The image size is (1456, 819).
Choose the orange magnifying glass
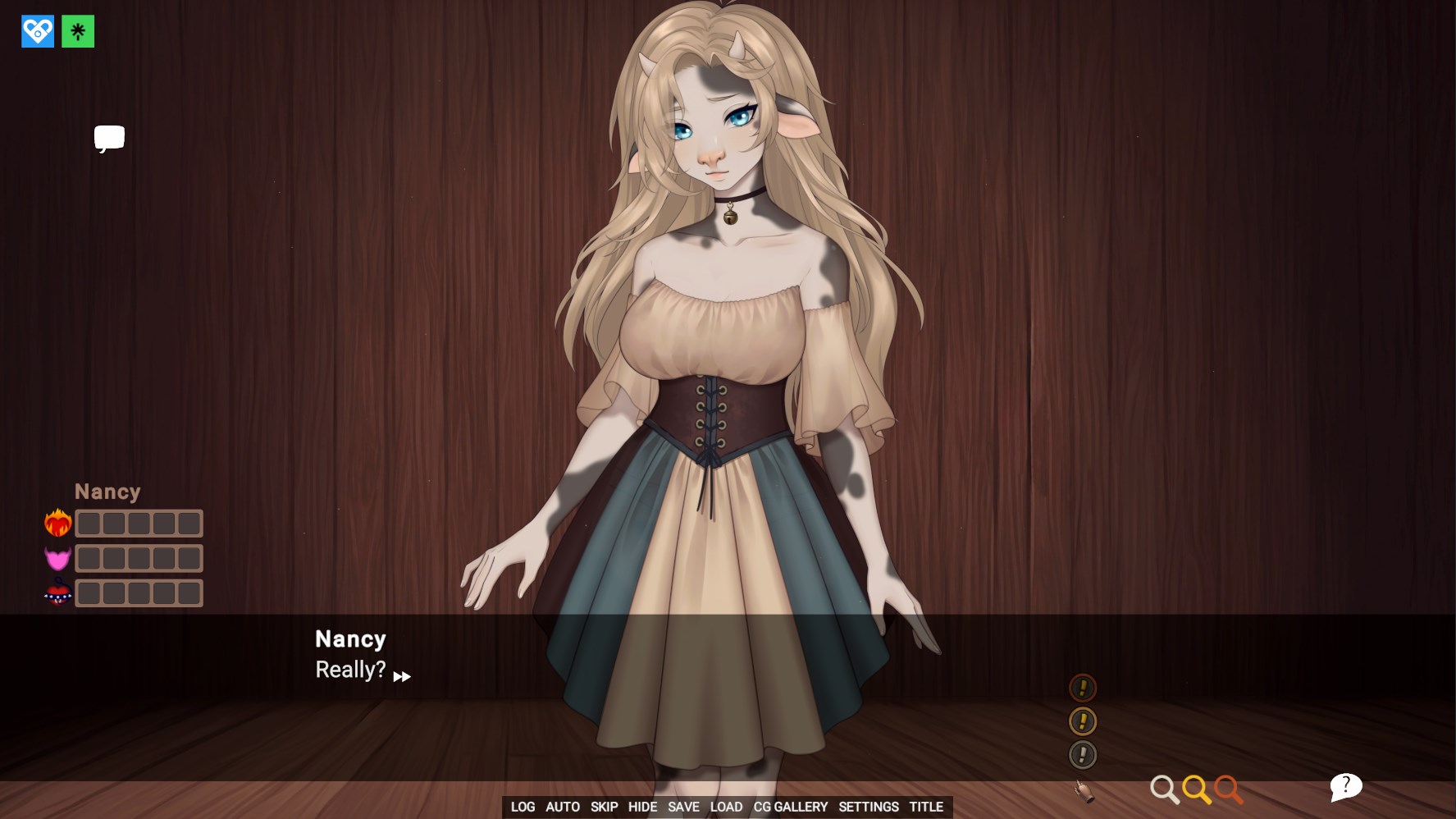(1228, 789)
